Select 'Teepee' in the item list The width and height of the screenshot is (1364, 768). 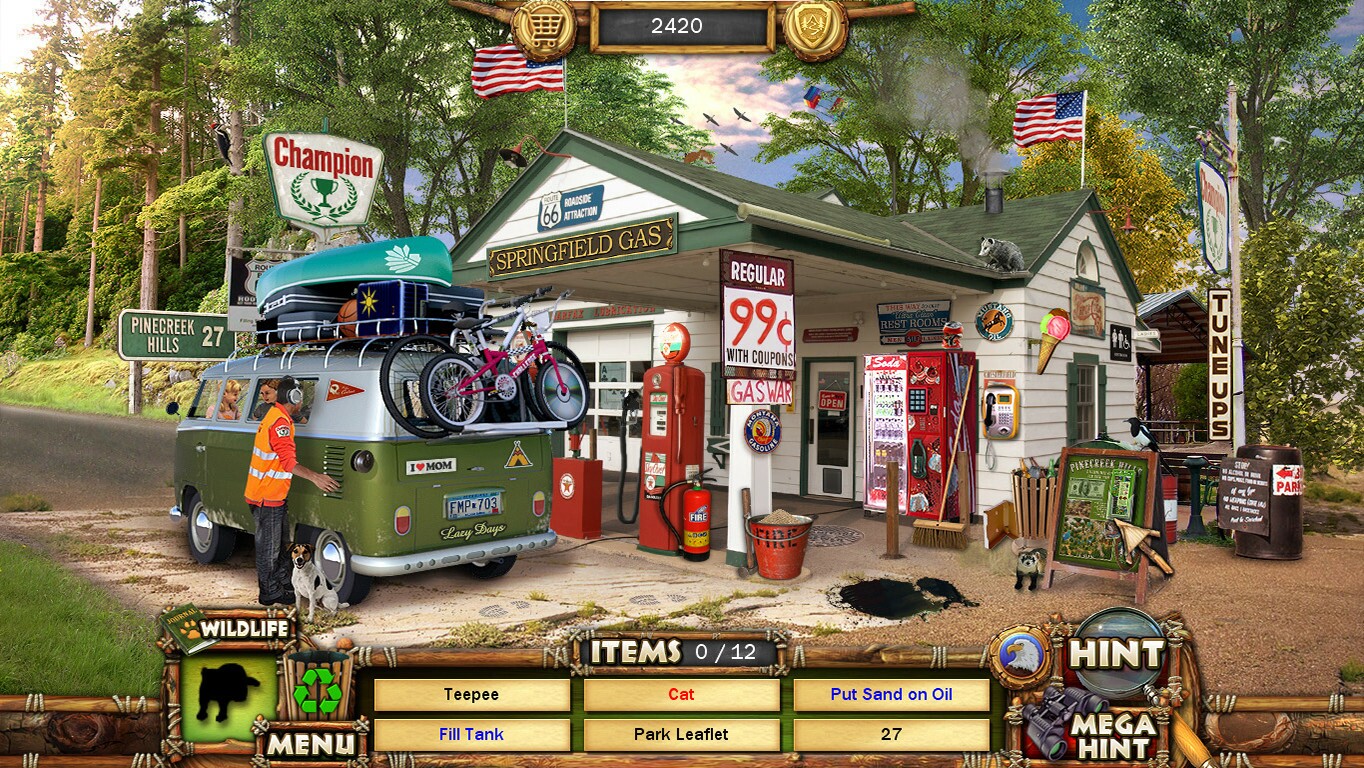coord(471,695)
